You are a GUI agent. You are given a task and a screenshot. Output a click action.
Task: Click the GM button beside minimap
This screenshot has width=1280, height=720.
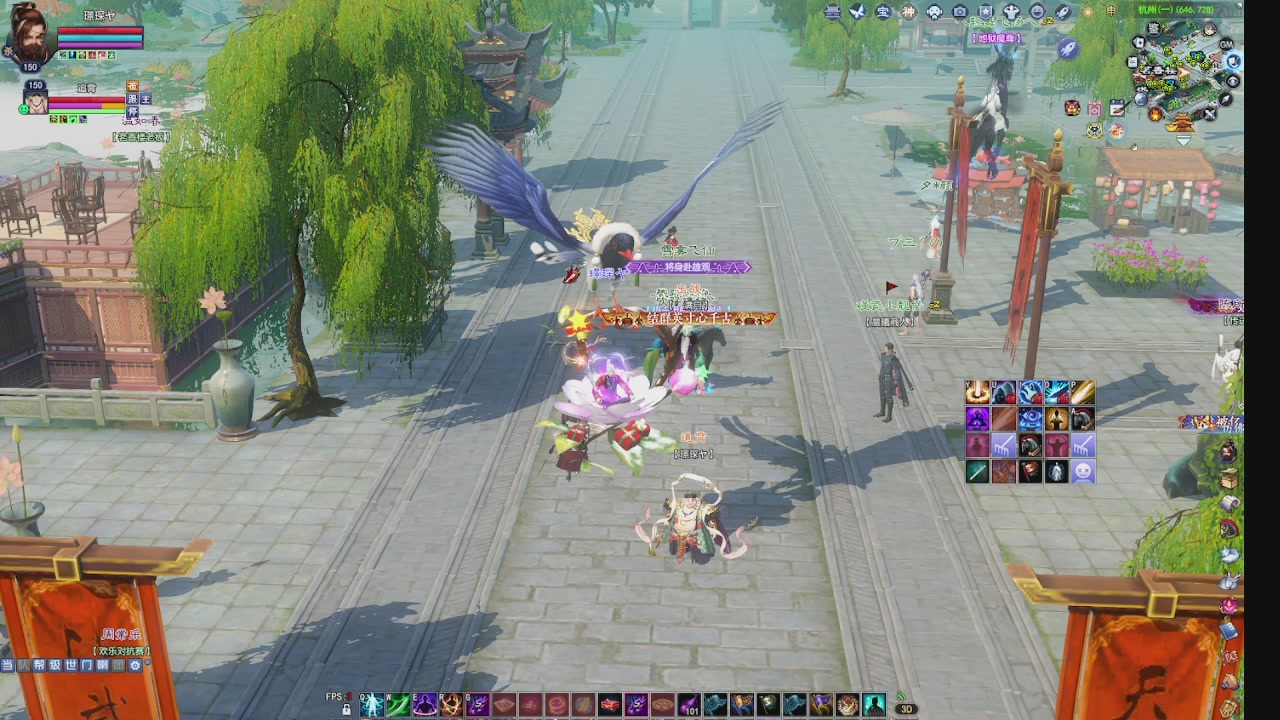[1226, 45]
